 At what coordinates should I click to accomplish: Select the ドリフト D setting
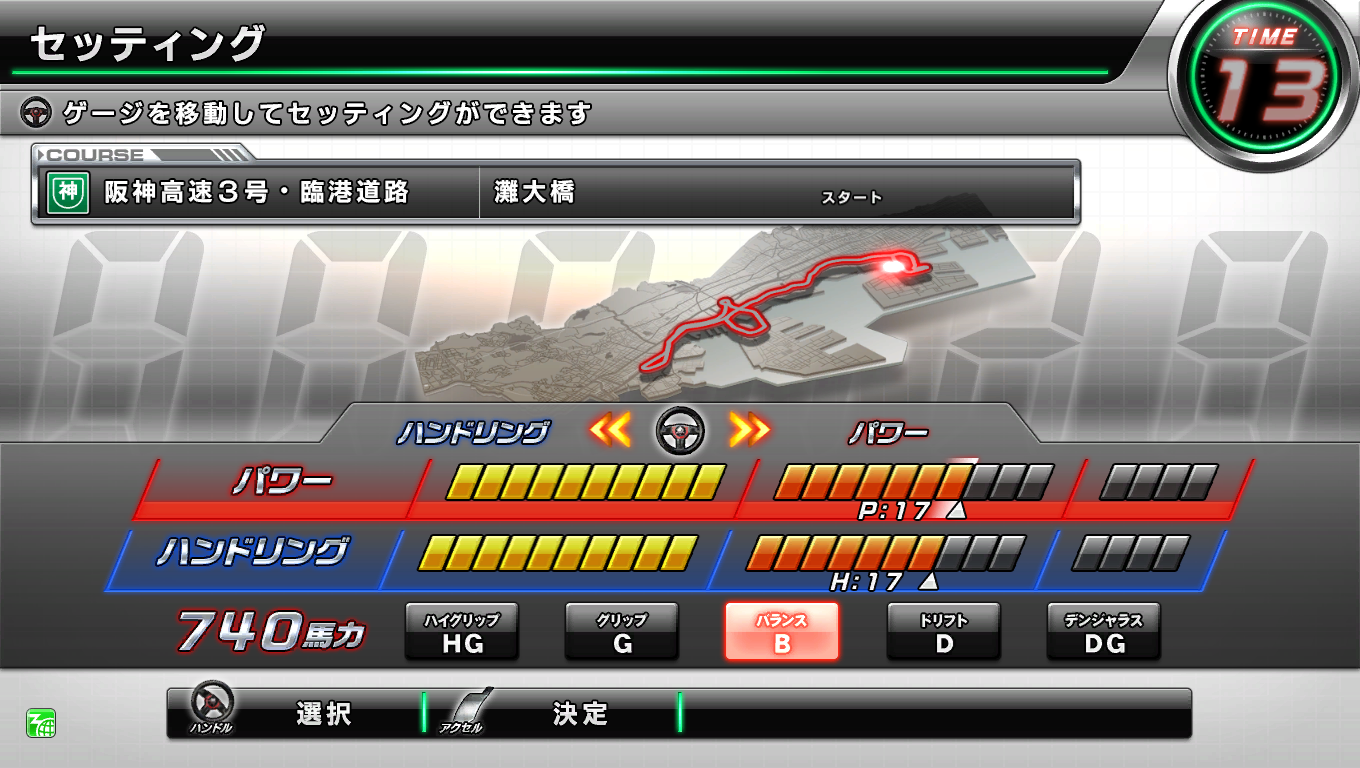tap(942, 632)
